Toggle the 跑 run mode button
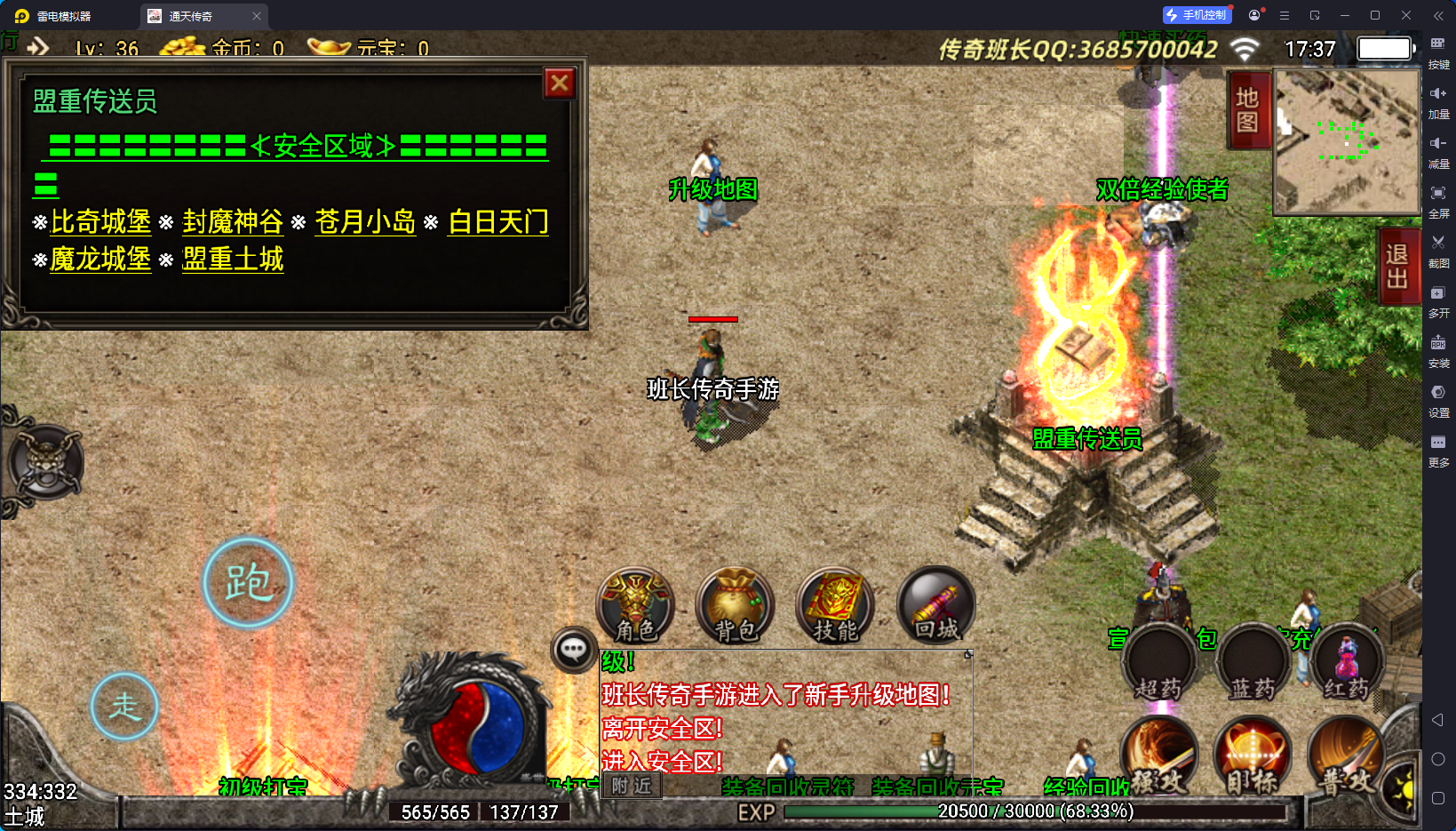This screenshot has width=1456, height=831. [248, 583]
